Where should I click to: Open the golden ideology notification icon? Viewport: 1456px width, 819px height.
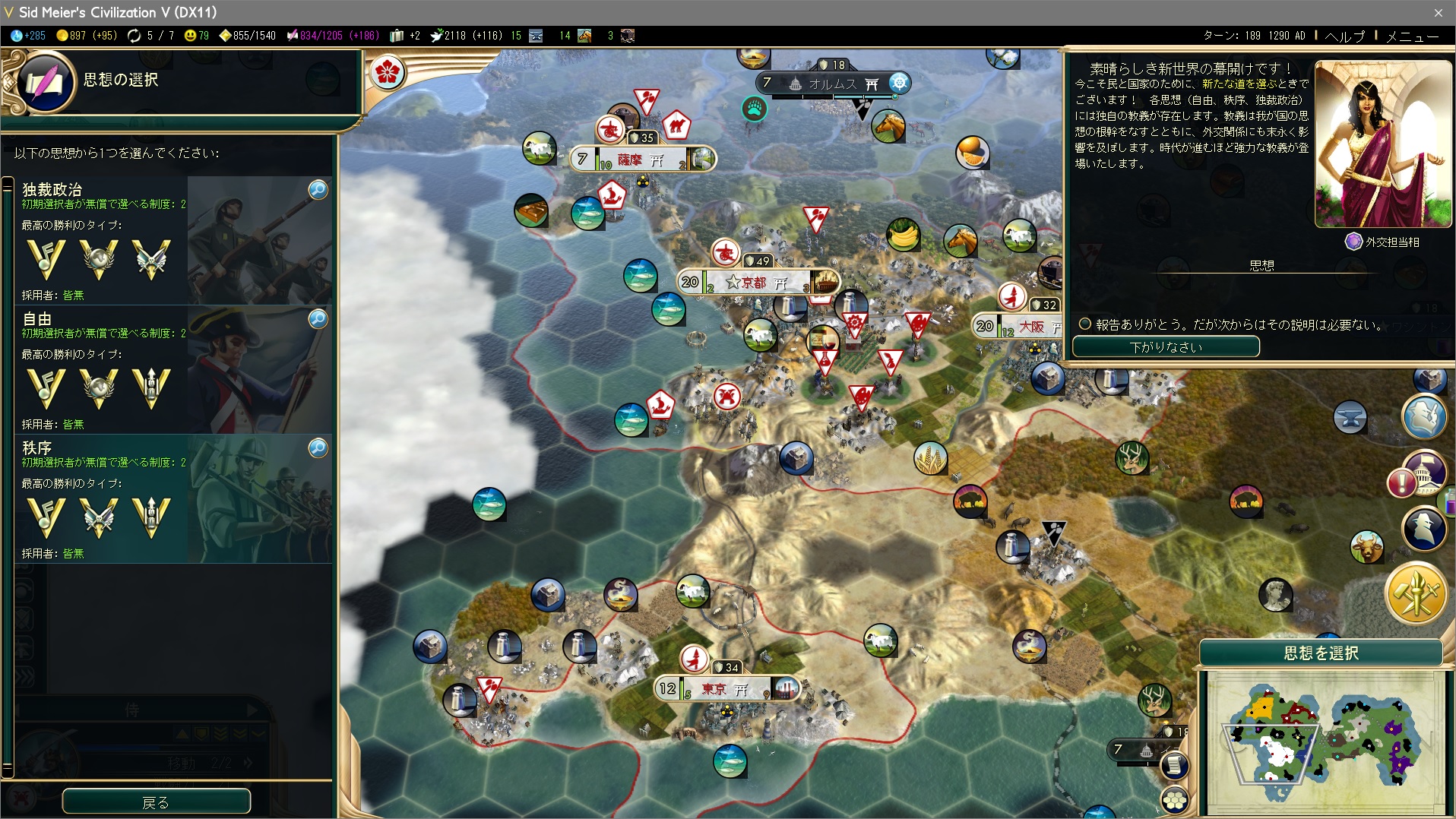tap(1415, 593)
